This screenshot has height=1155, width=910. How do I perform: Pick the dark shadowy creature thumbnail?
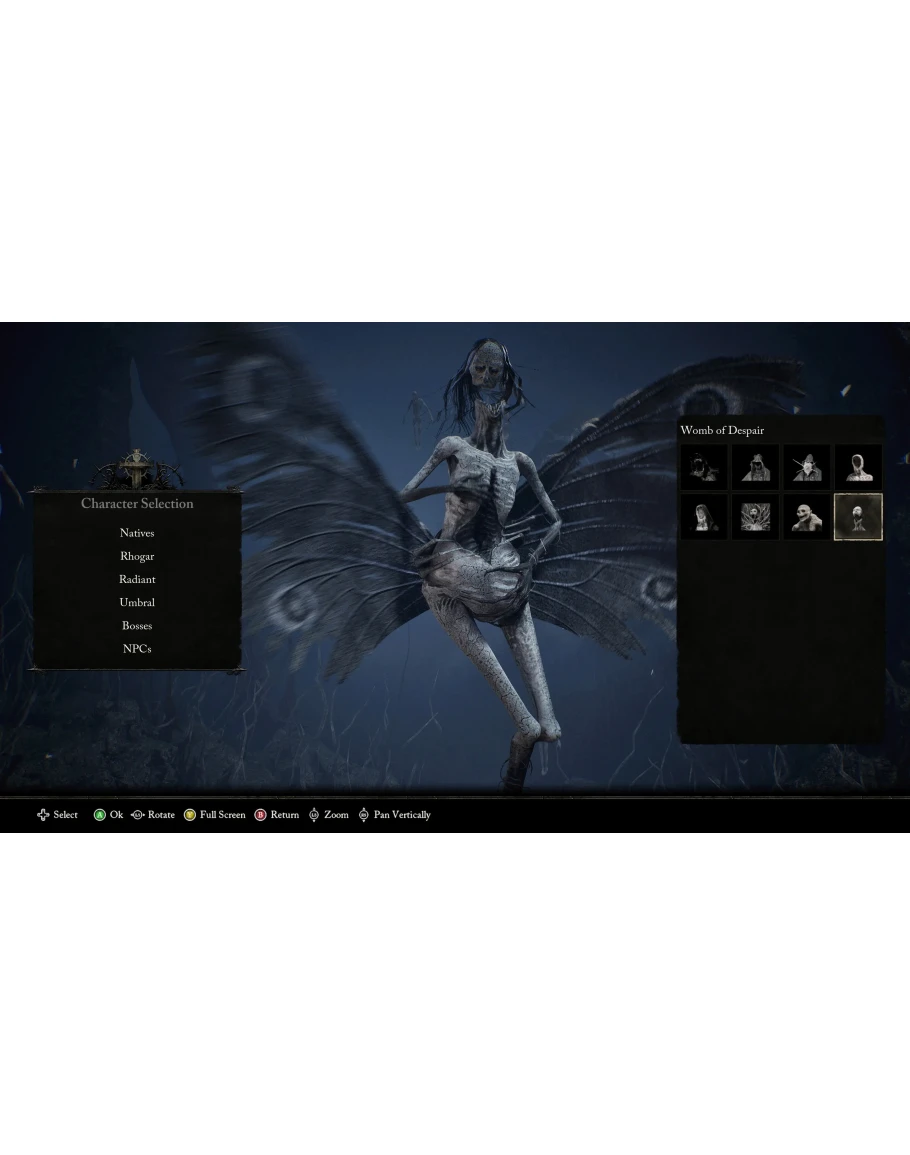(704, 467)
